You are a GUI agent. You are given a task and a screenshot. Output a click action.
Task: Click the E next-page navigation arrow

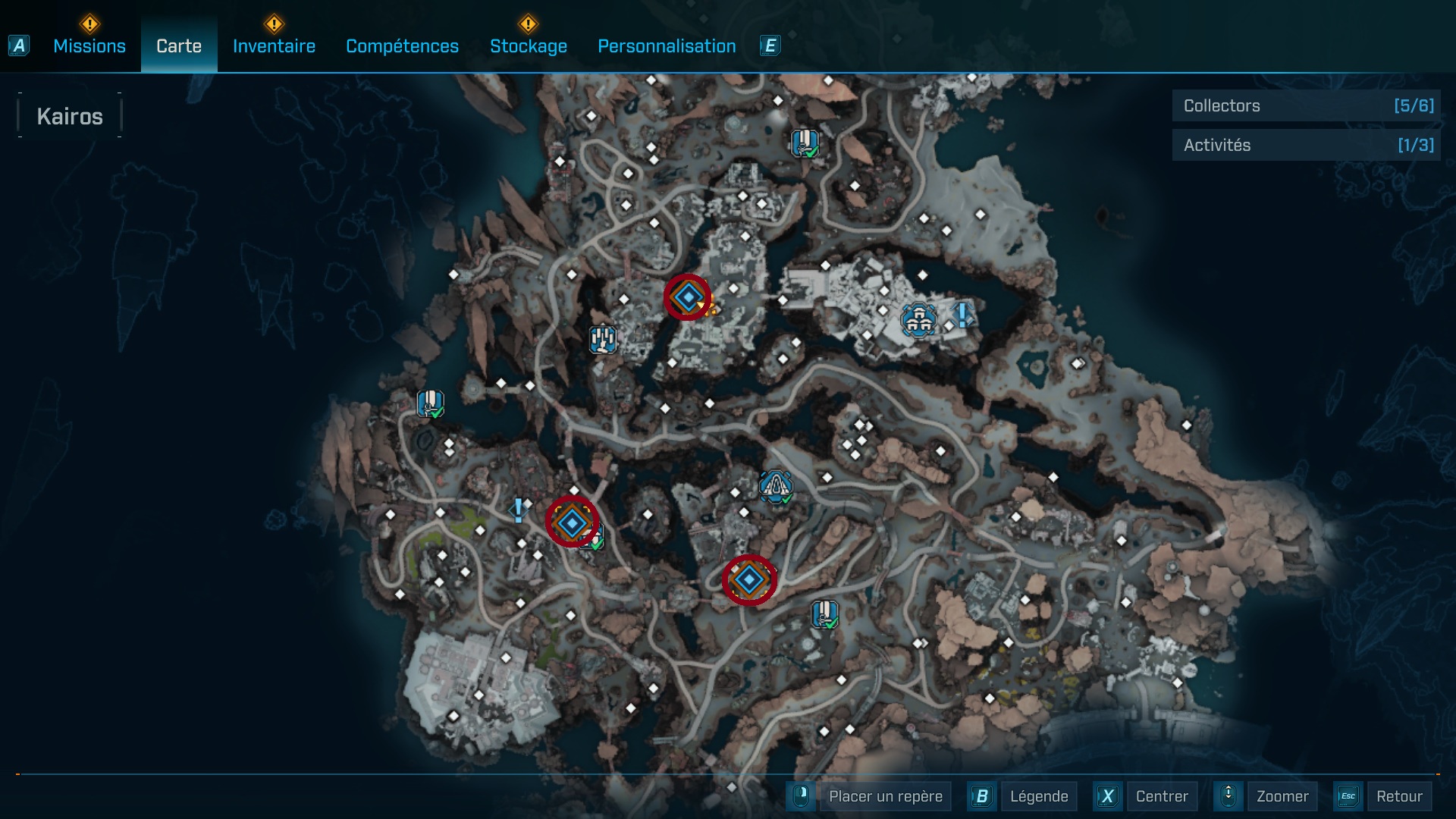tap(770, 45)
